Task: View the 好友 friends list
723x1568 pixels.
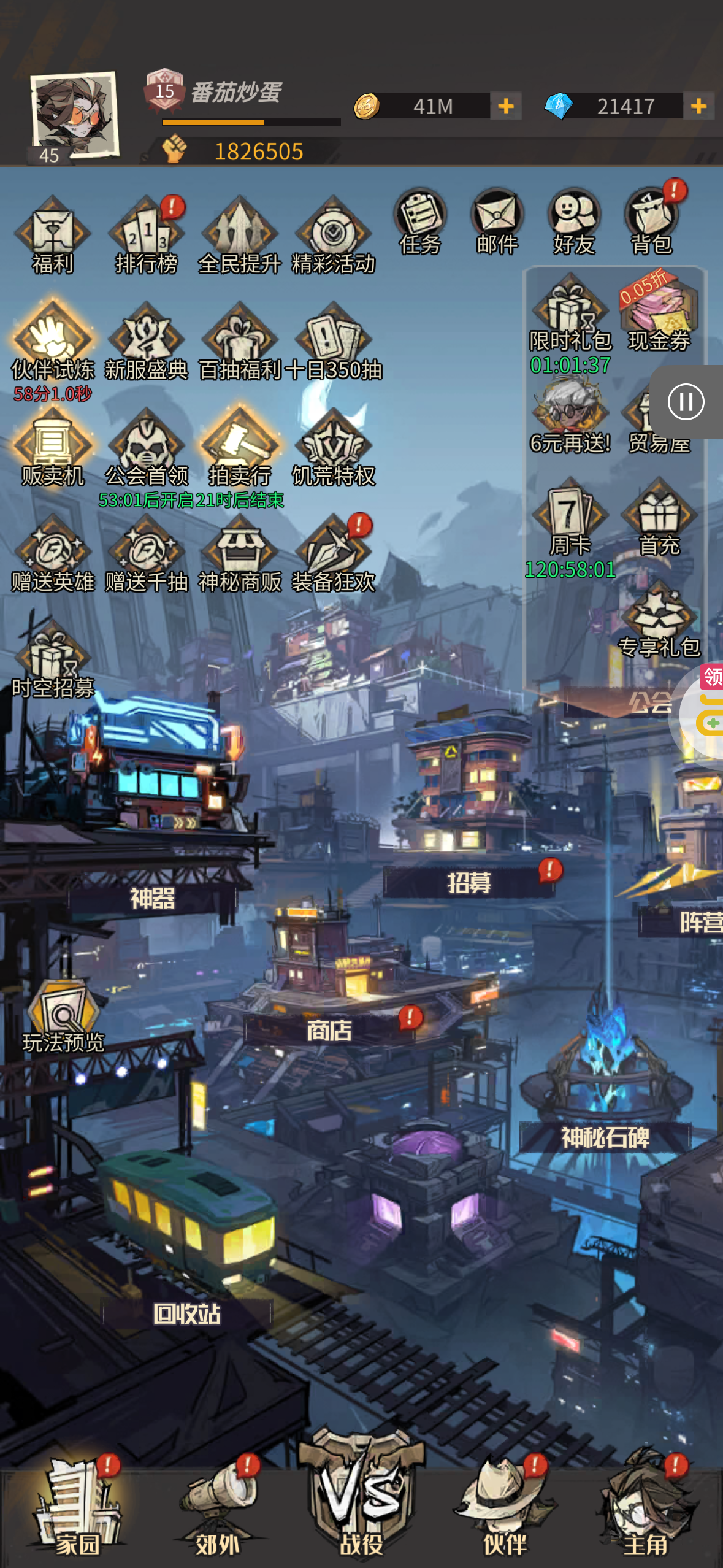Action: (574, 221)
